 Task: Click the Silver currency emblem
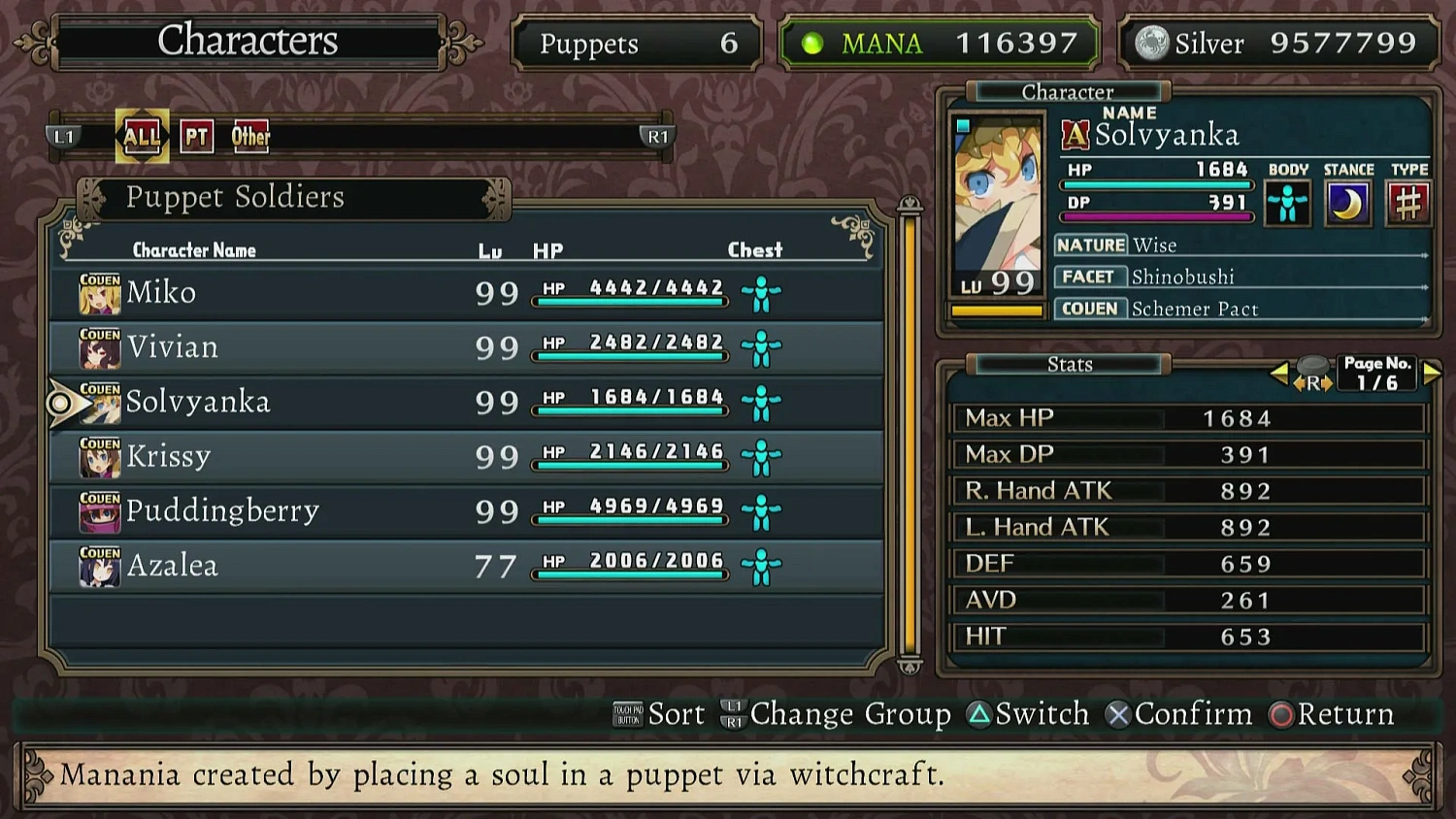point(1151,43)
